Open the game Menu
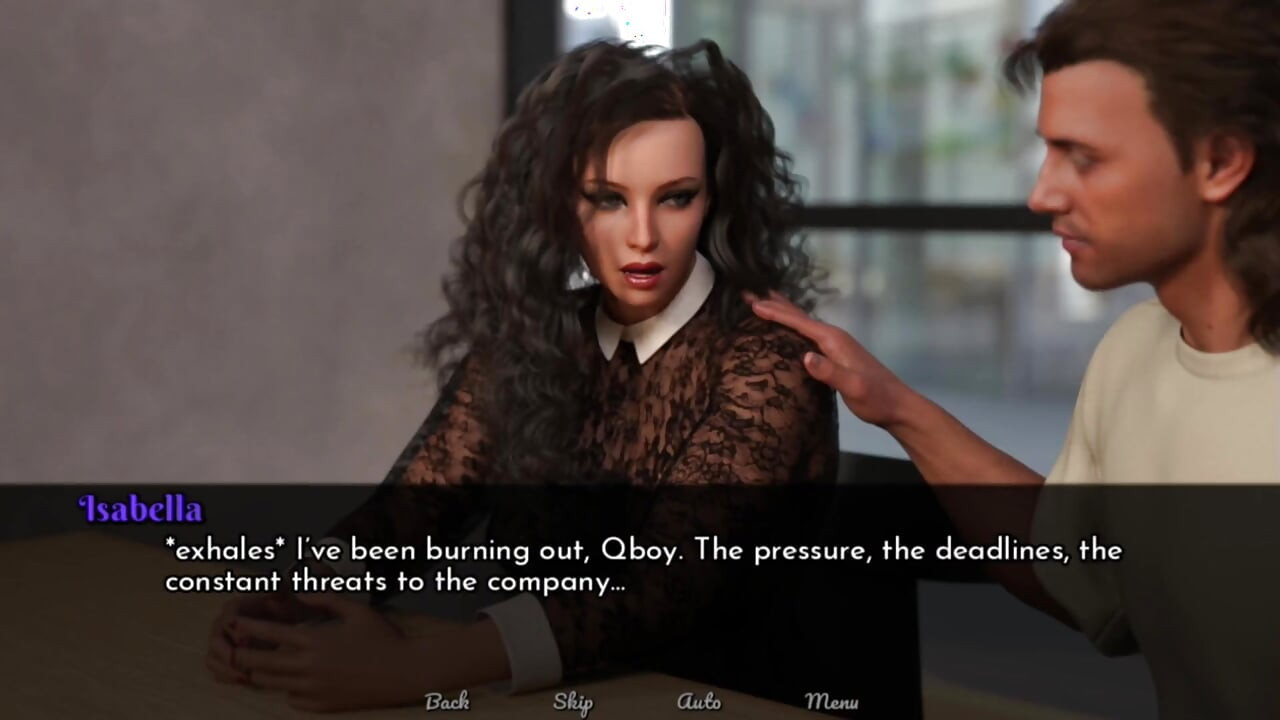The width and height of the screenshot is (1280, 720). [x=831, y=702]
